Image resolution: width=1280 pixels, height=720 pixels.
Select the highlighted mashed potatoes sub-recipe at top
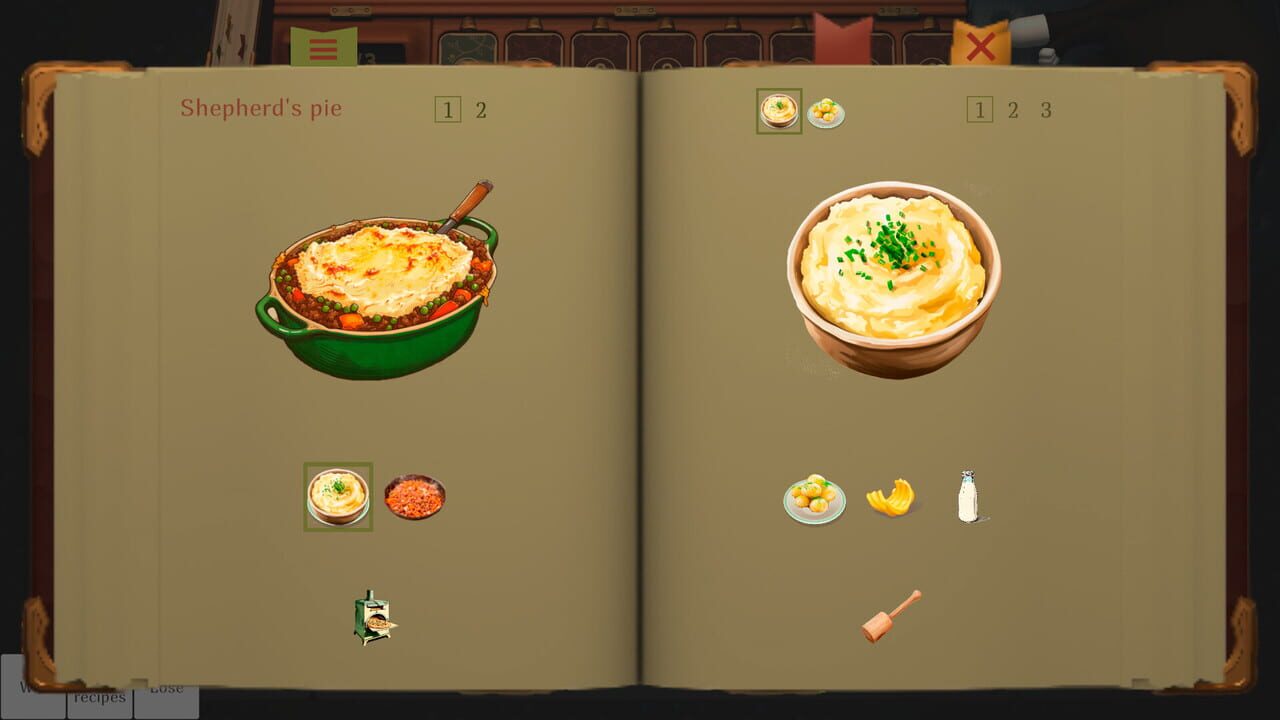click(779, 111)
